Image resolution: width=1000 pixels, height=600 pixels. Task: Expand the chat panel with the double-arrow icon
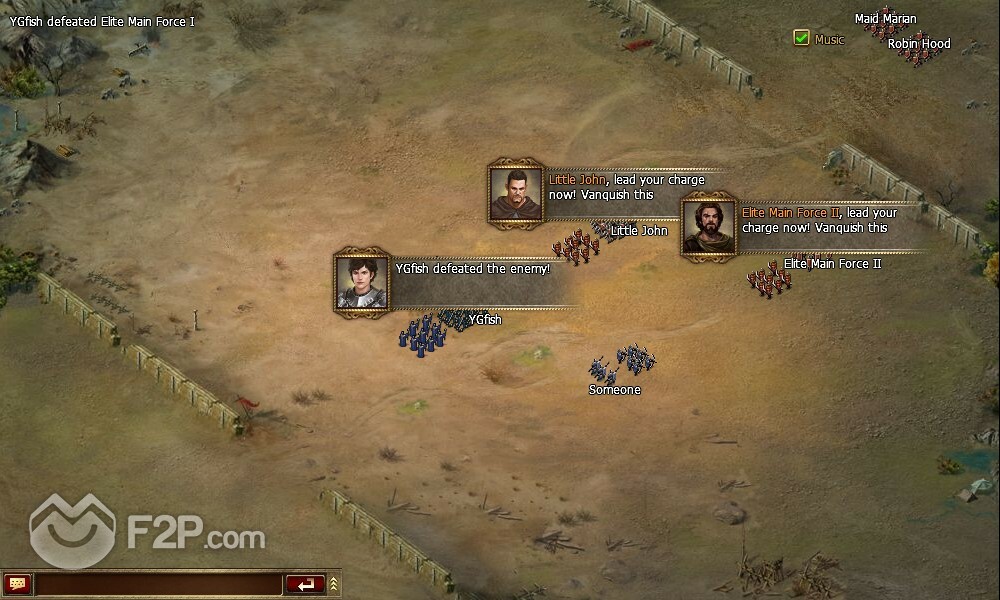click(334, 584)
